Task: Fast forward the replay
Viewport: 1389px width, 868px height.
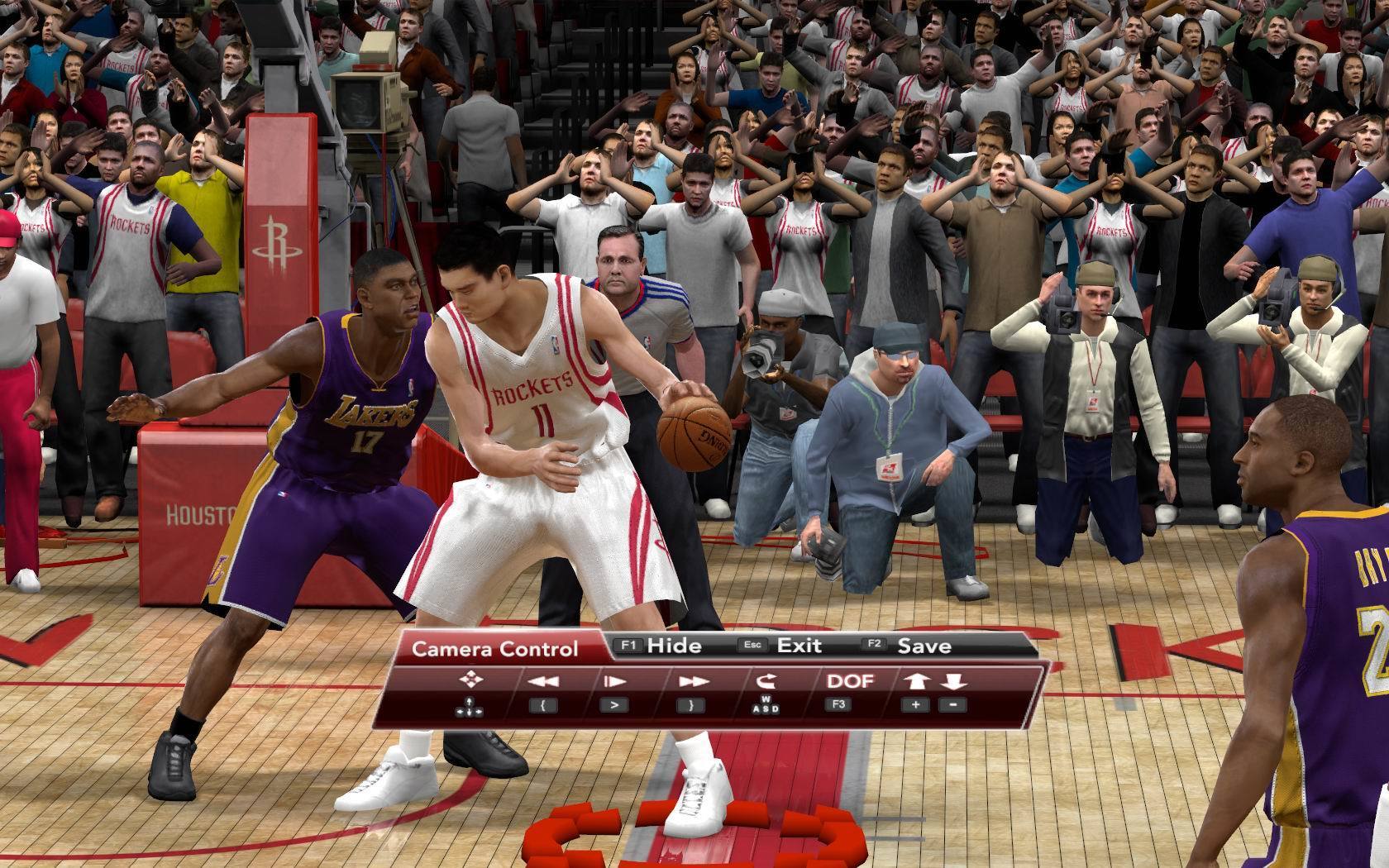Action: (x=693, y=682)
